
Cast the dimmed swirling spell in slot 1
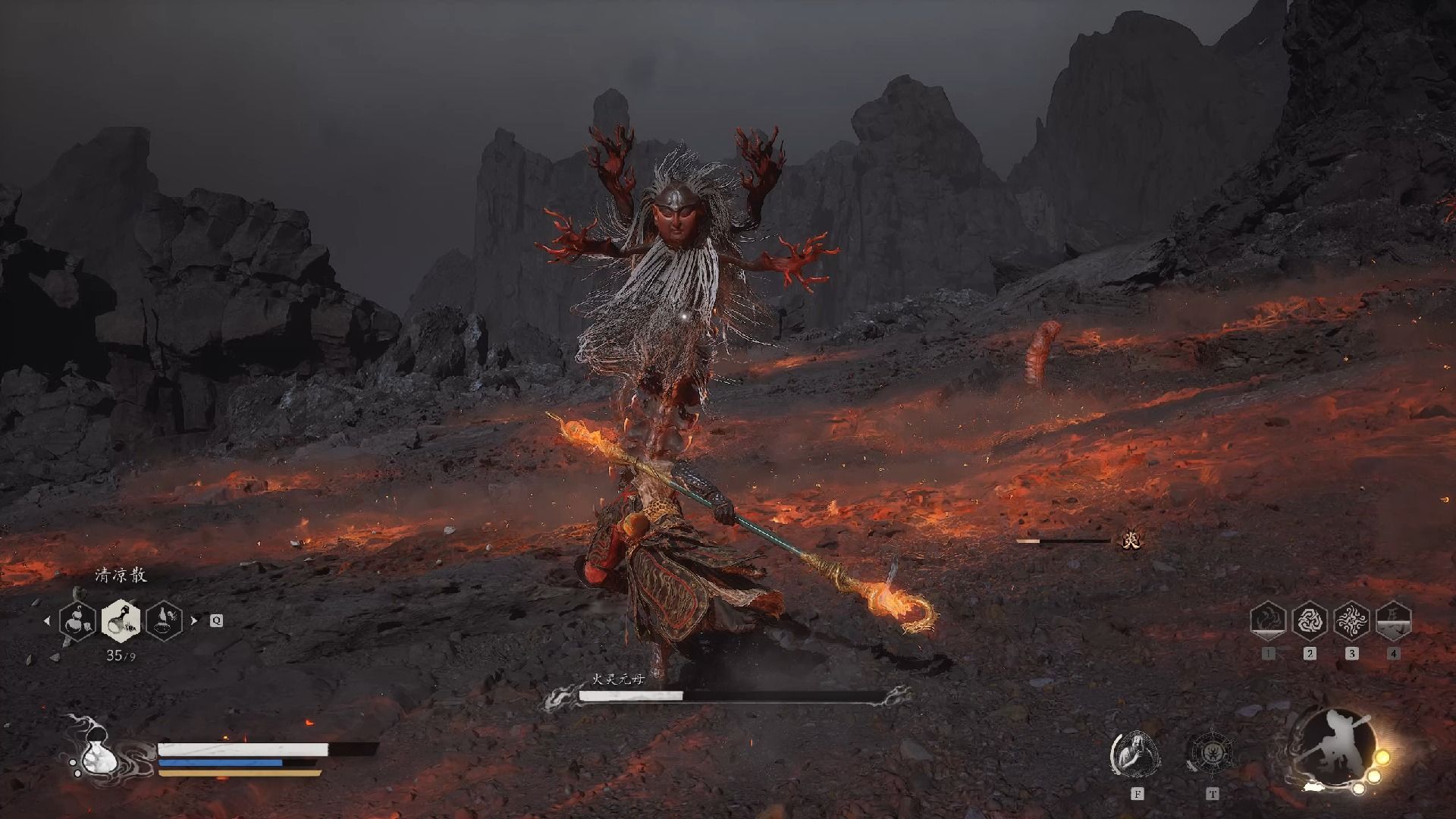tap(1268, 621)
